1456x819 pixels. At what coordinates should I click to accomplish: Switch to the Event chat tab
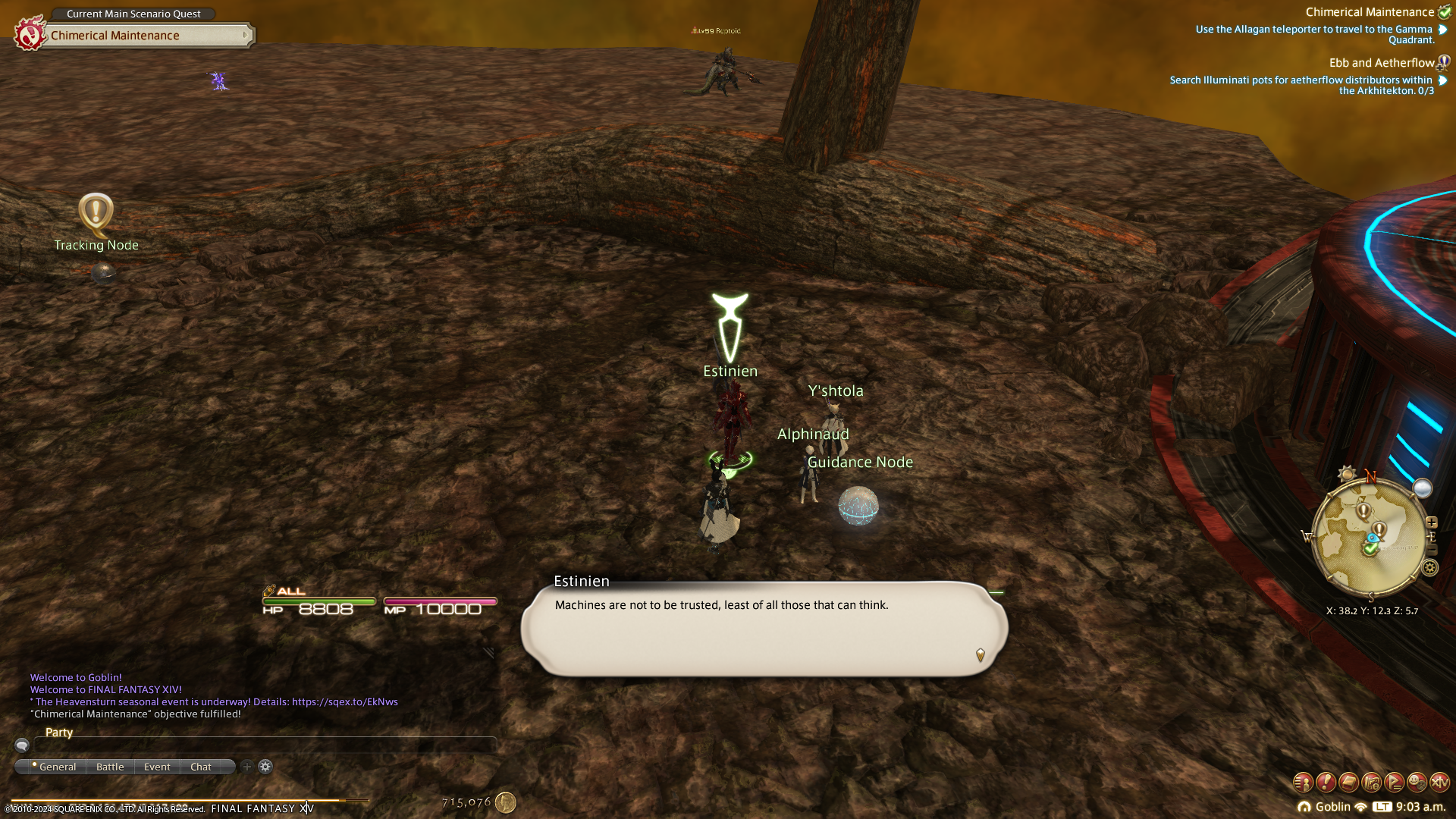click(157, 767)
